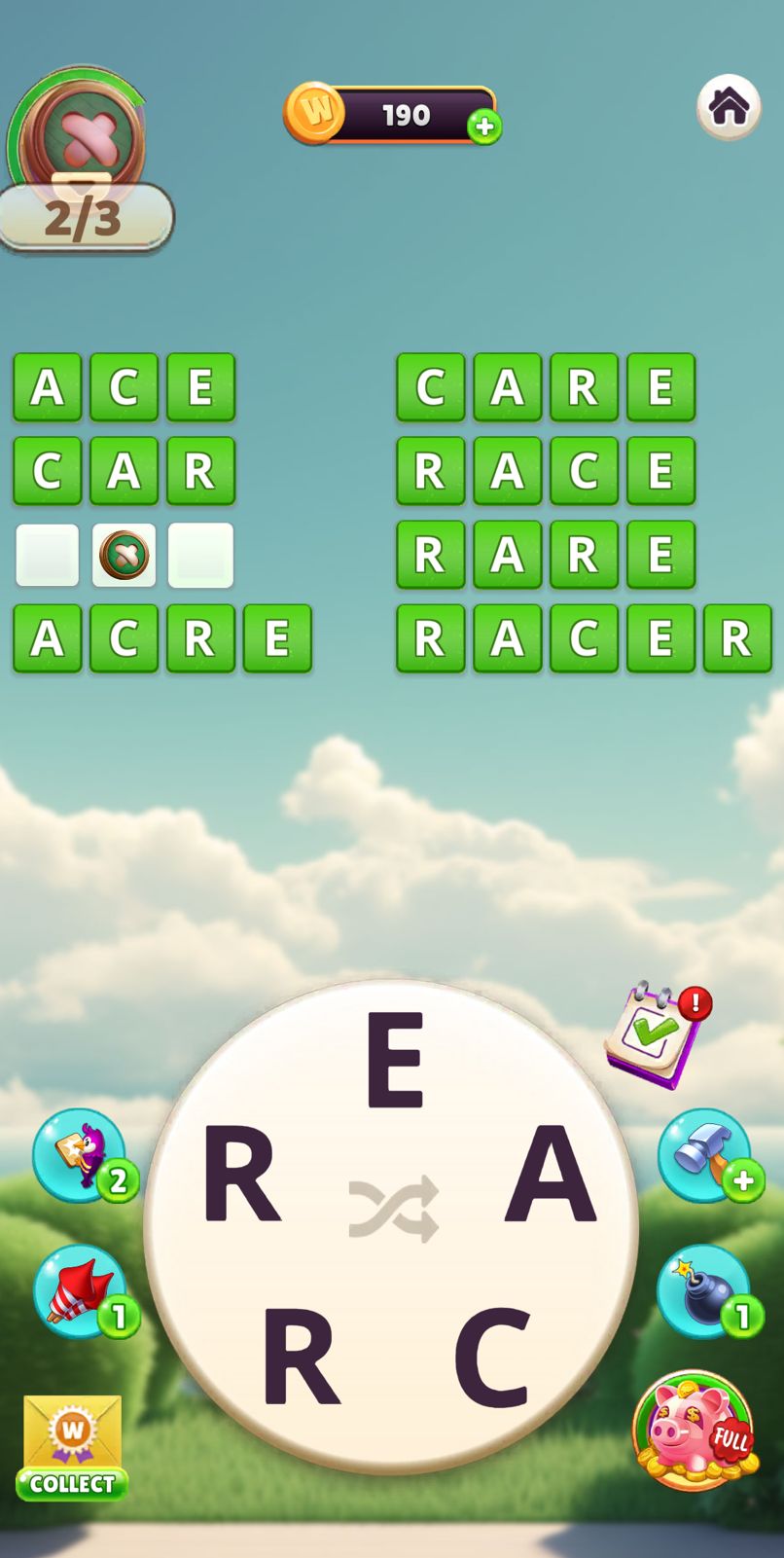Tap the bandage token tile in the grid
784x1558 pixels.
pos(124,555)
